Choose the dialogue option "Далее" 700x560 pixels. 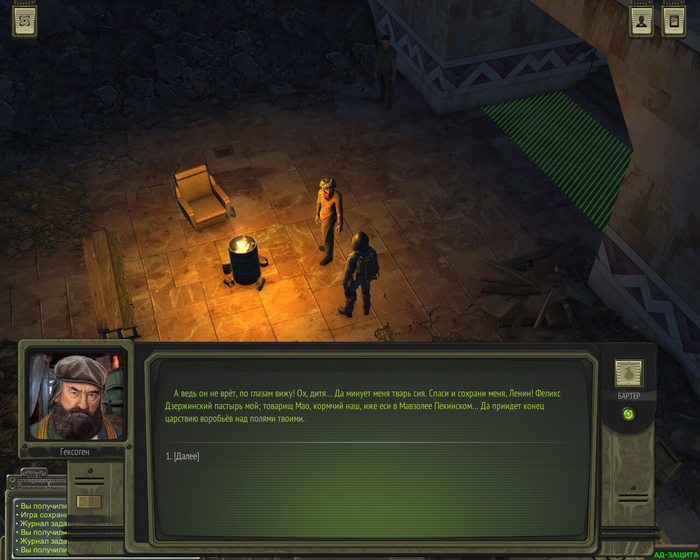pyautogui.click(x=184, y=456)
